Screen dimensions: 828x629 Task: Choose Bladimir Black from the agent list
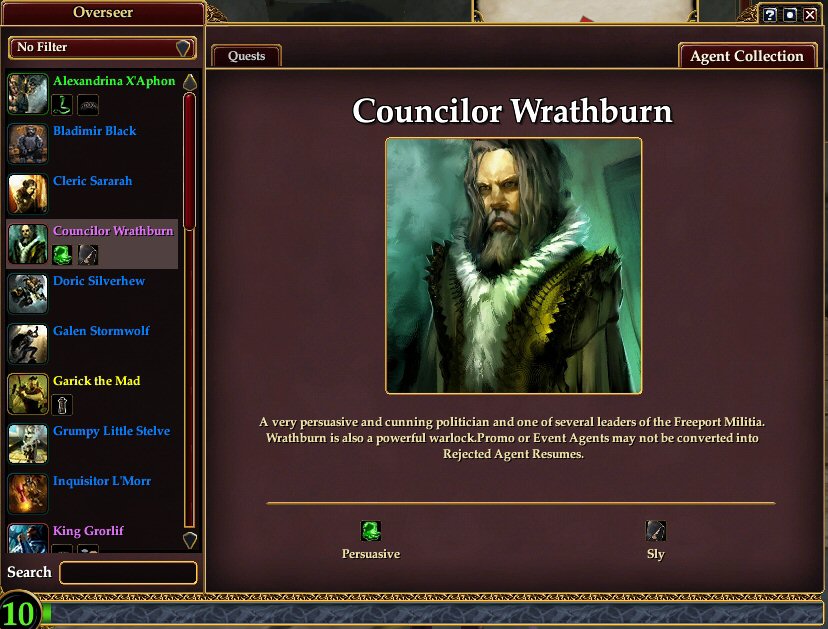pos(94,131)
